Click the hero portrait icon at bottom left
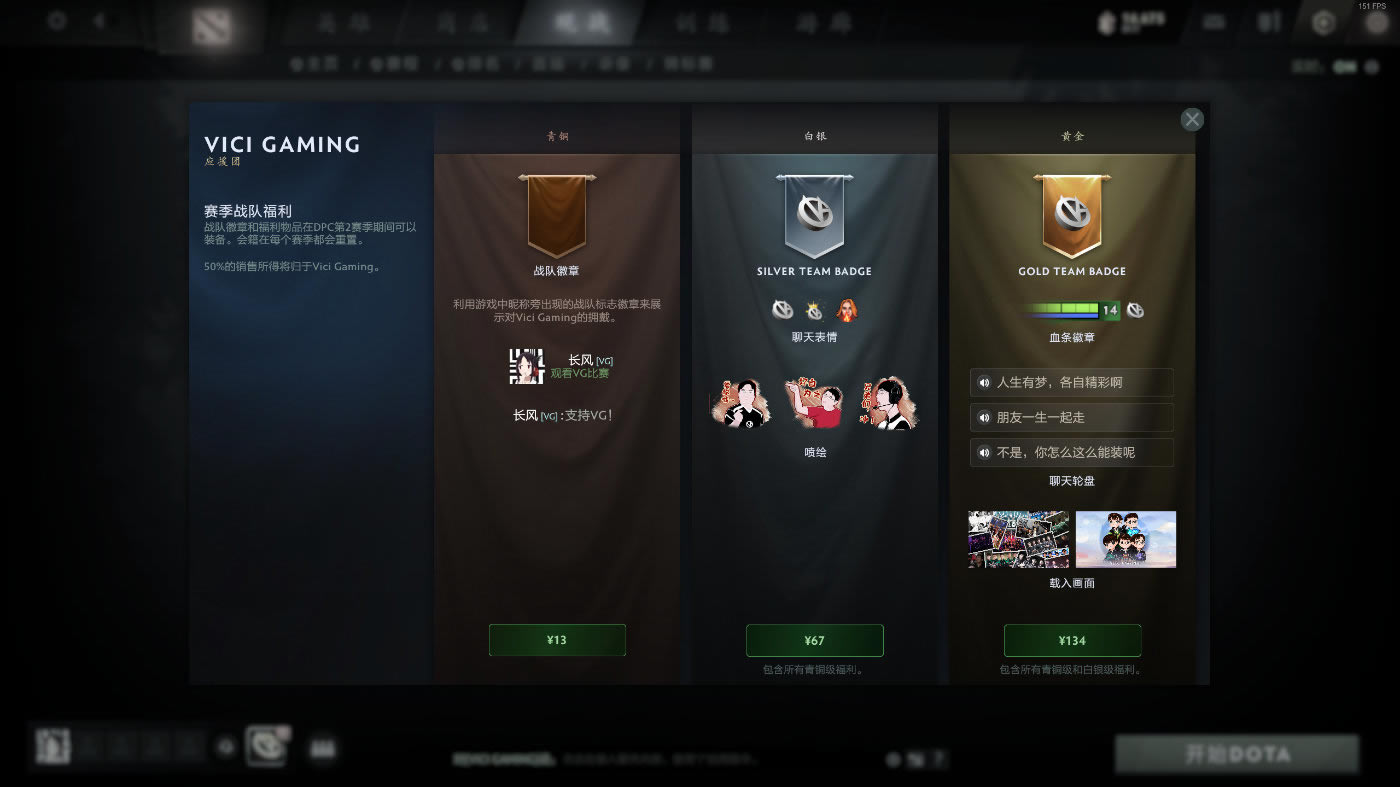This screenshot has height=787, width=1400. click(x=52, y=745)
